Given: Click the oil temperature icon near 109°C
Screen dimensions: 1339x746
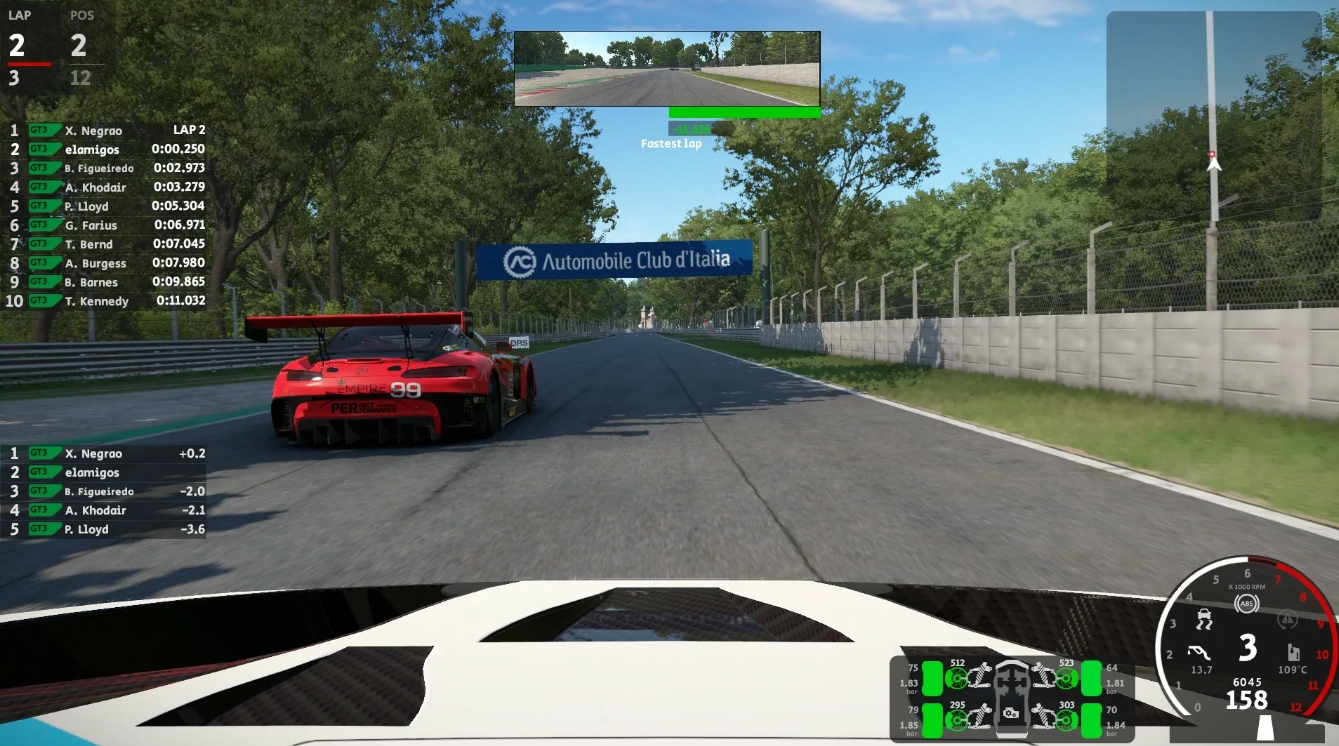Looking at the screenshot, I should [1294, 652].
